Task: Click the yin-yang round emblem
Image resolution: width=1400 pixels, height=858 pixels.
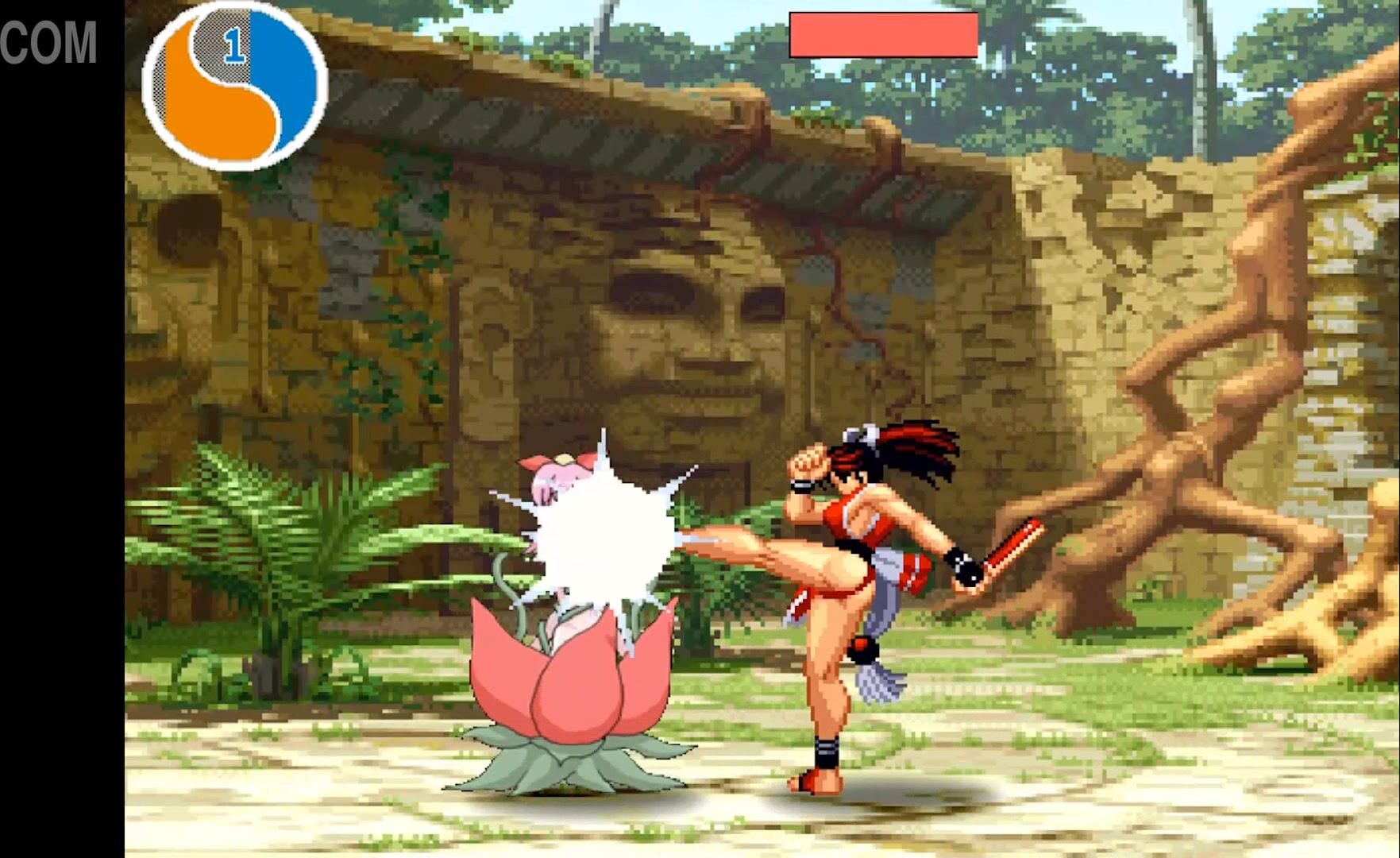Action: pyautogui.click(x=235, y=86)
